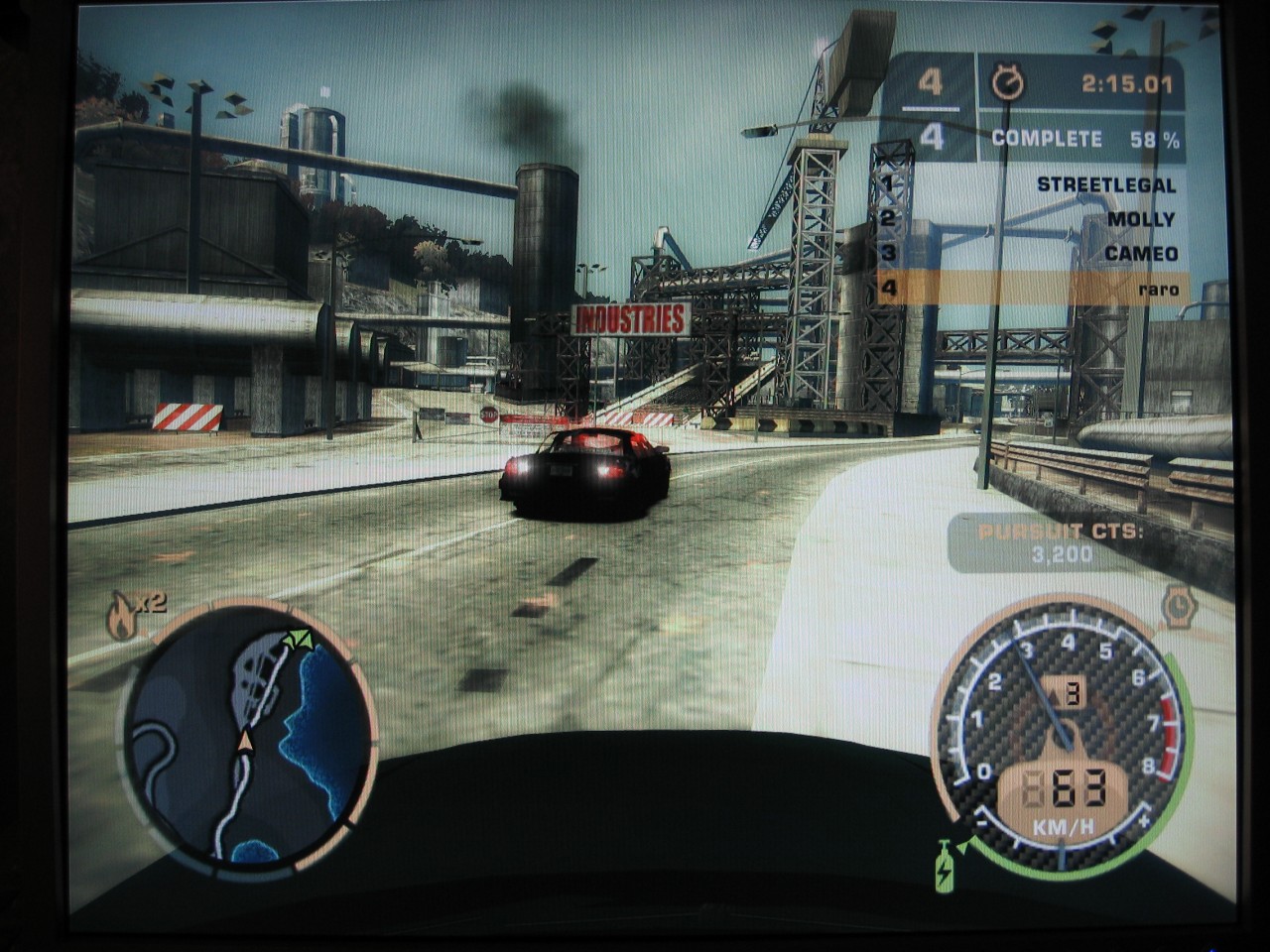Click the stopwatch icon beside the race time
The image size is (1270, 952).
tap(1008, 85)
